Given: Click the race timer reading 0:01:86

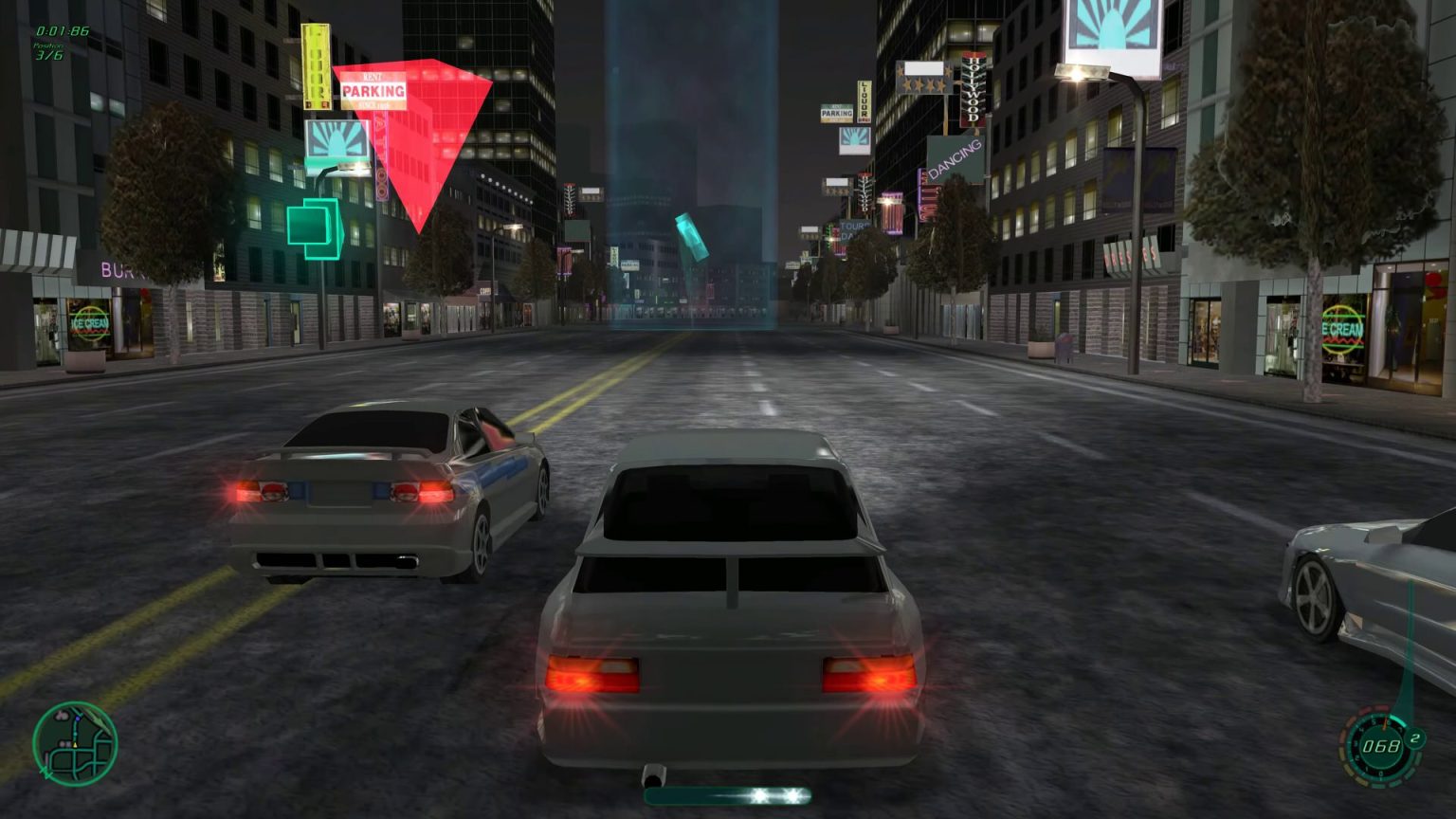Looking at the screenshot, I should click(x=63, y=30).
